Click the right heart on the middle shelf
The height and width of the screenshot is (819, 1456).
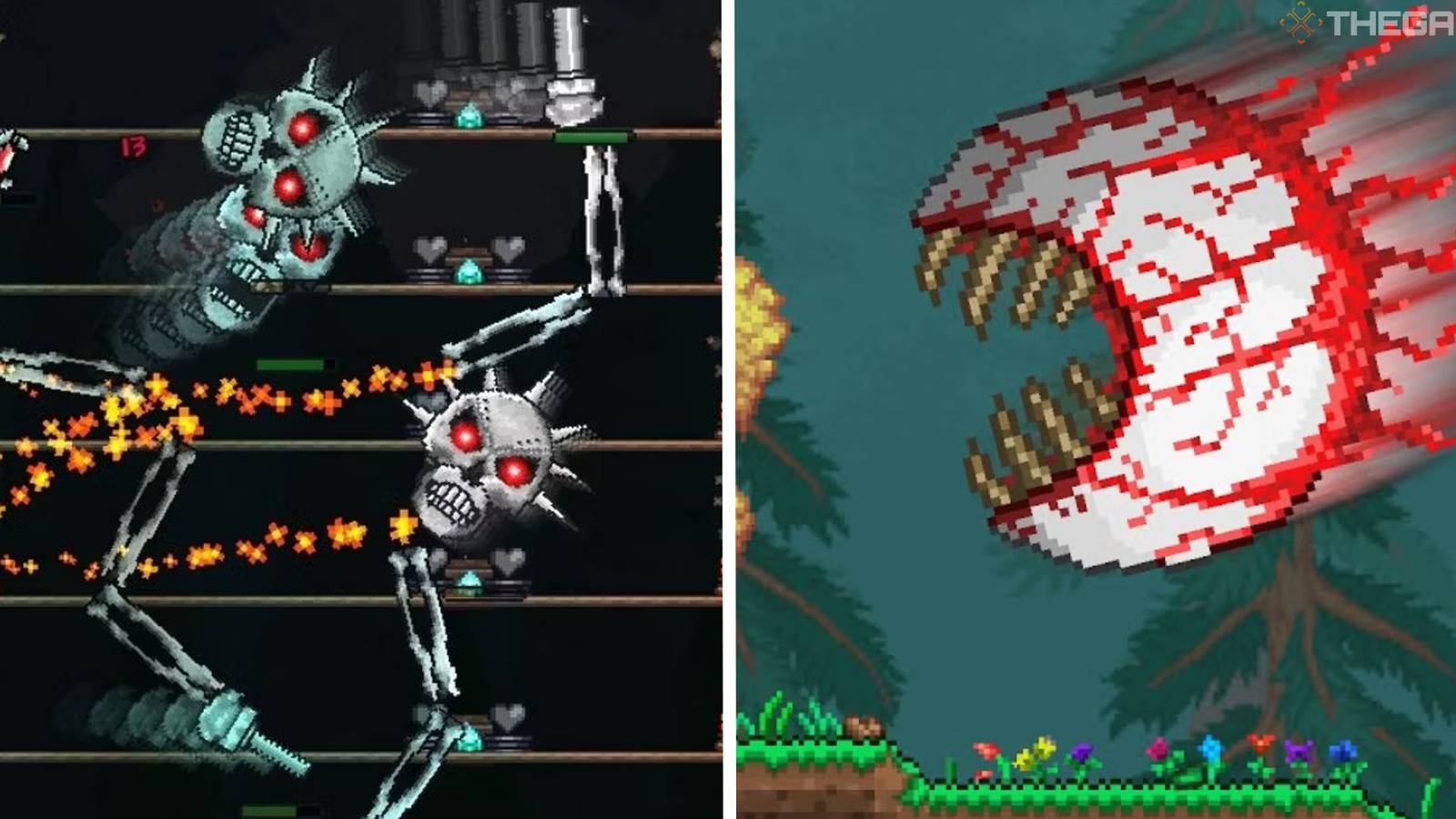506,248
